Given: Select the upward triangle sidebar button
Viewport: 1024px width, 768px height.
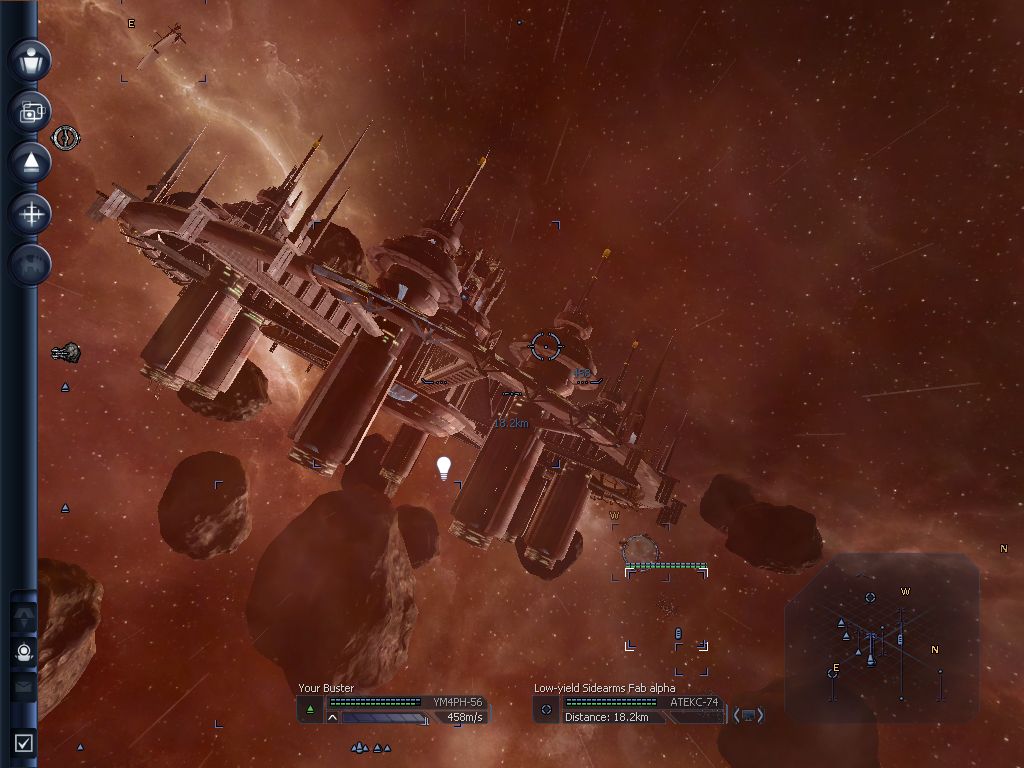Looking at the screenshot, I should pyautogui.click(x=30, y=162).
